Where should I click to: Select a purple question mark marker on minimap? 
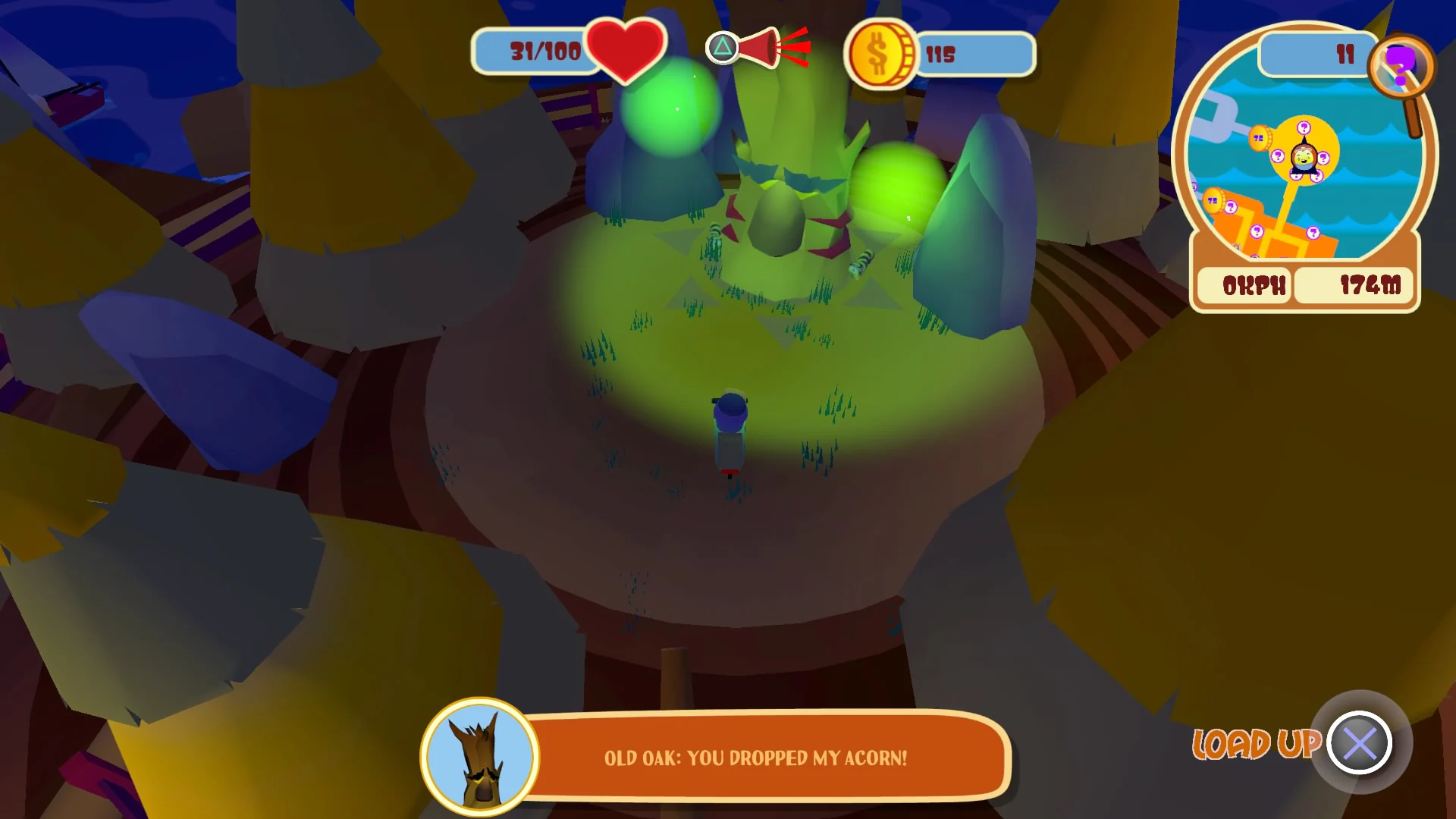(1304, 127)
